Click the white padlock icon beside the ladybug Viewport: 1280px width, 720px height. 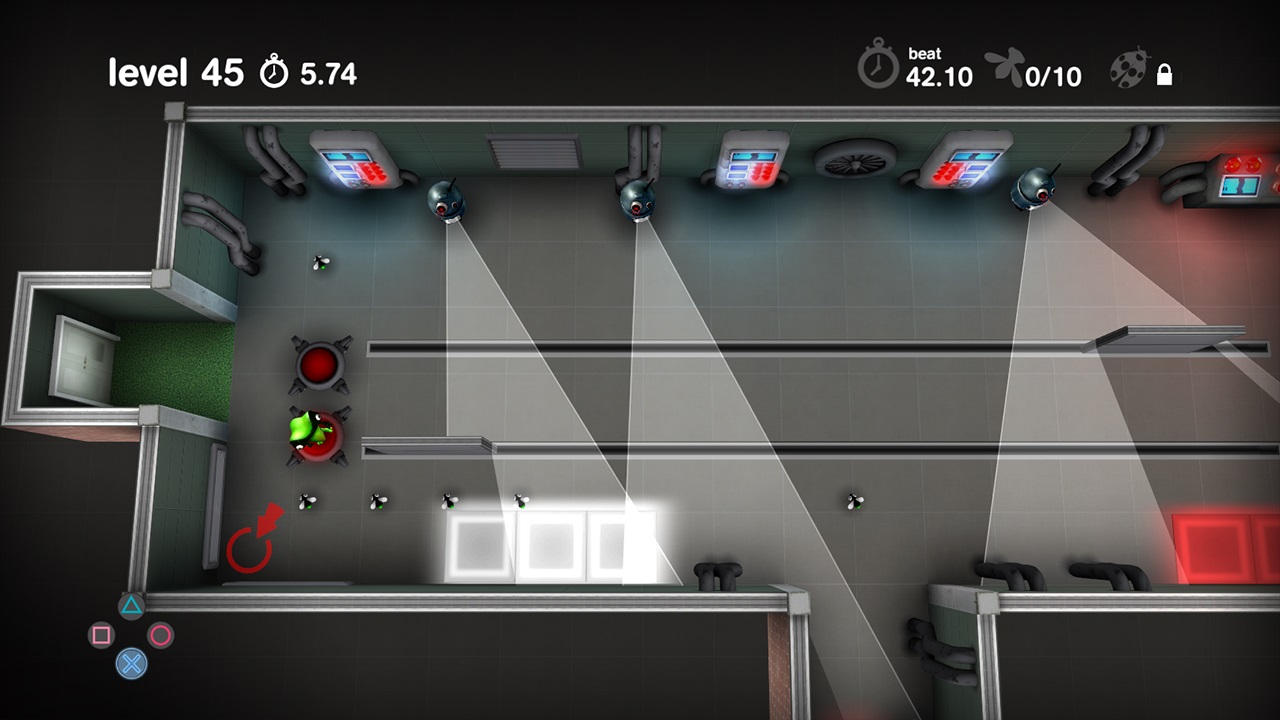point(1165,74)
